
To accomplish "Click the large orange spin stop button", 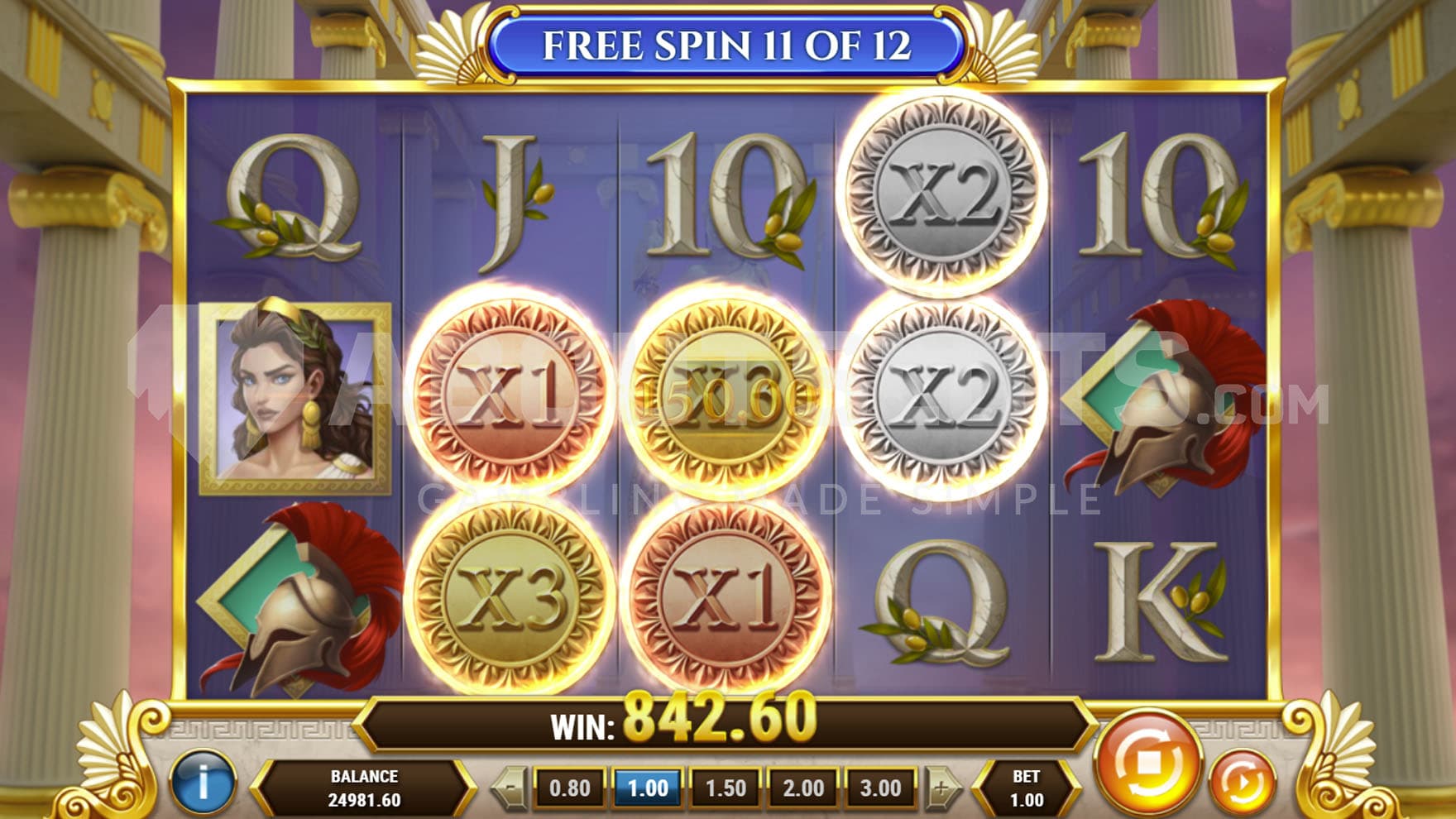I will [x=1147, y=763].
